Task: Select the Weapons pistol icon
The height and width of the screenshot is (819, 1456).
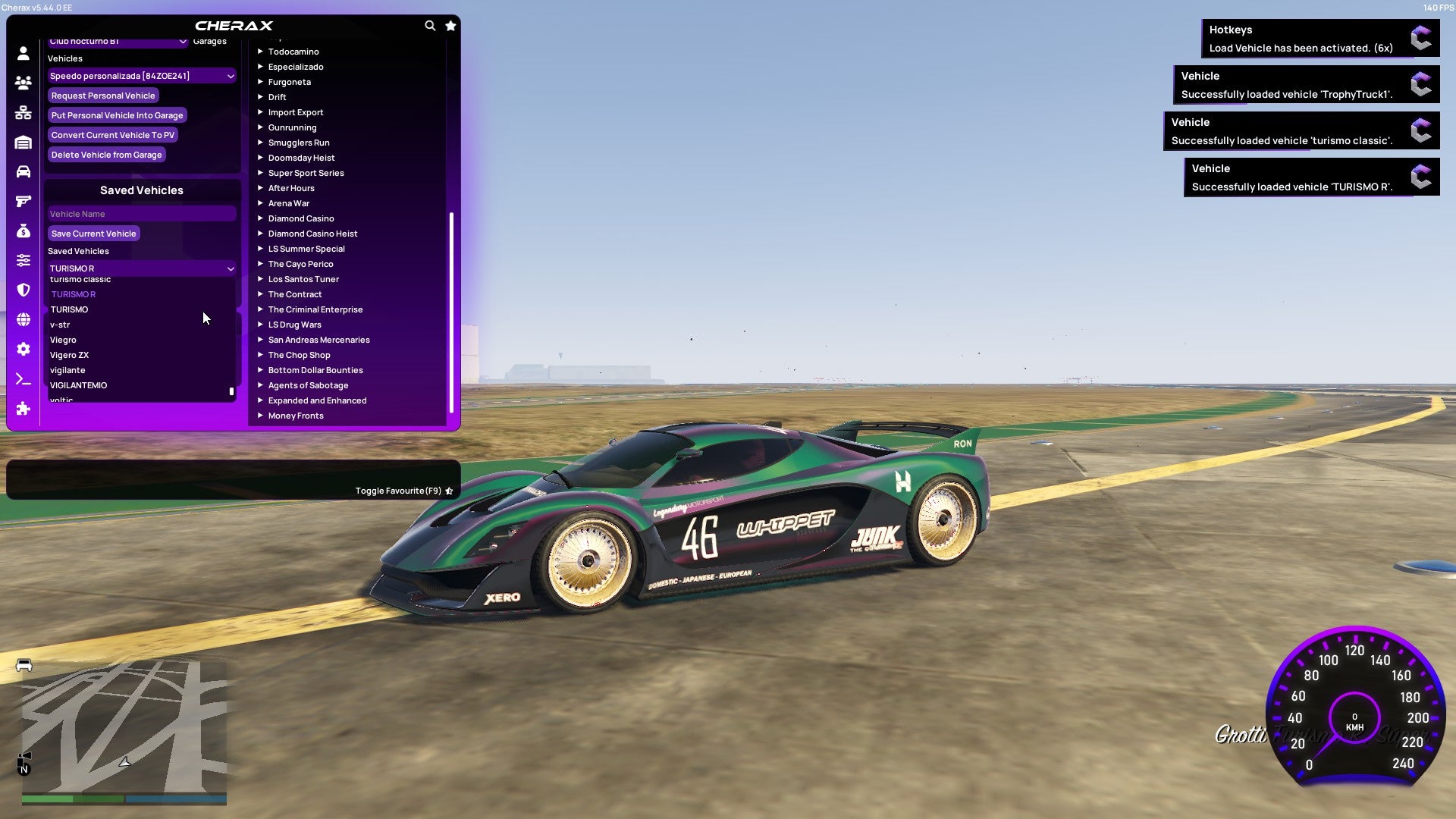Action: pyautogui.click(x=23, y=201)
